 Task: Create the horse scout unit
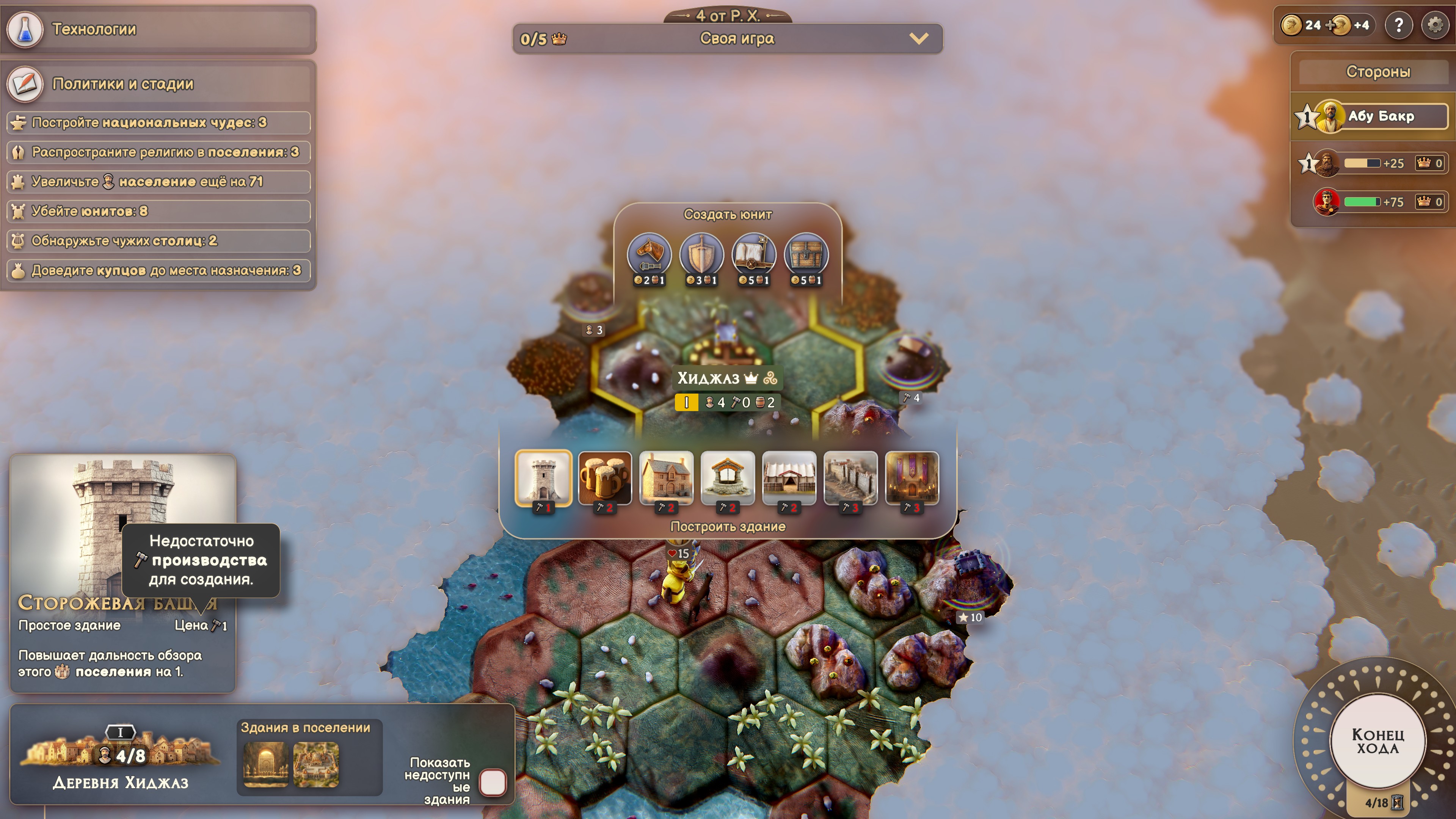click(x=649, y=255)
